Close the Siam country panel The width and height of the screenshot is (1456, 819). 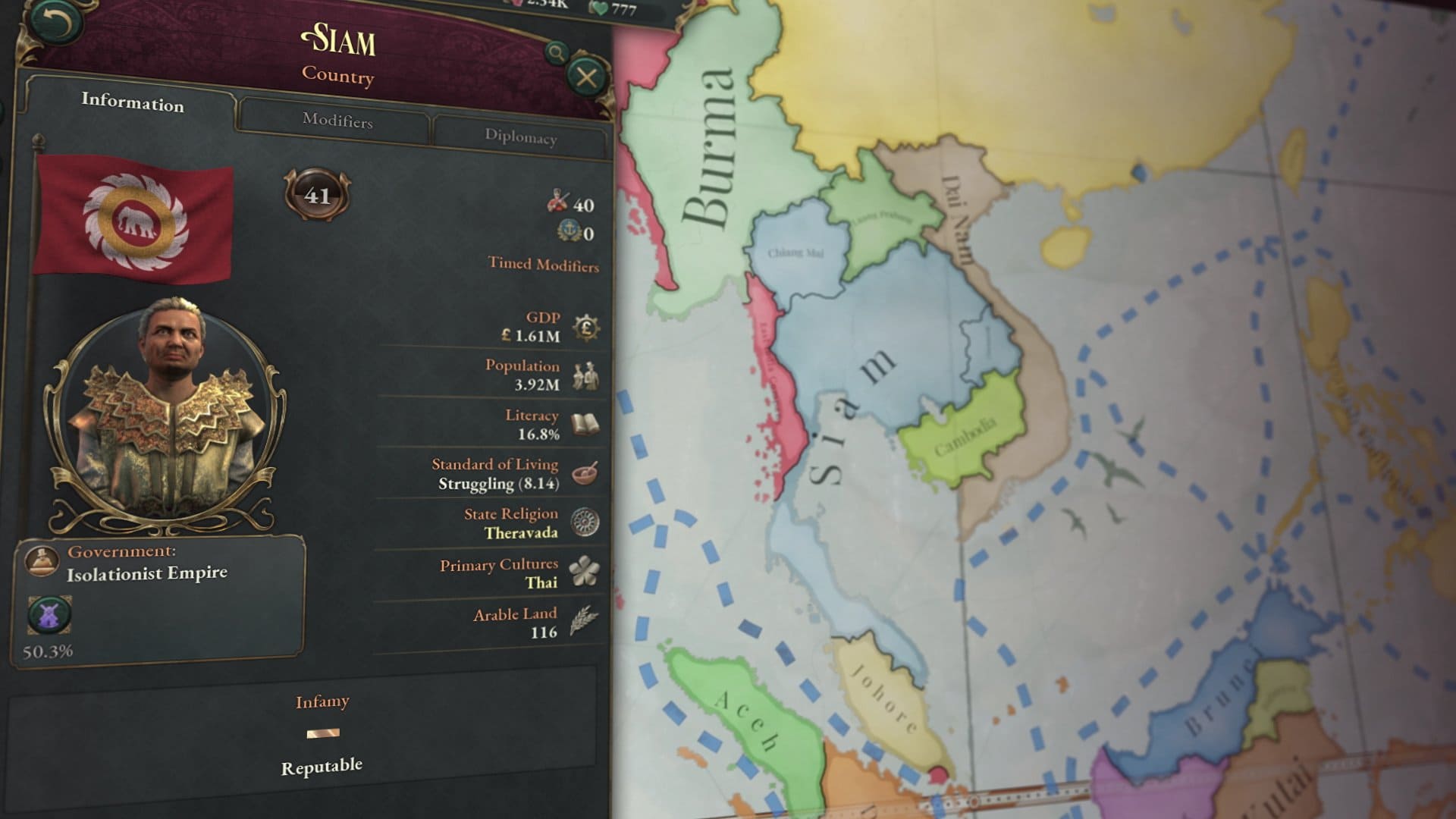tap(586, 77)
